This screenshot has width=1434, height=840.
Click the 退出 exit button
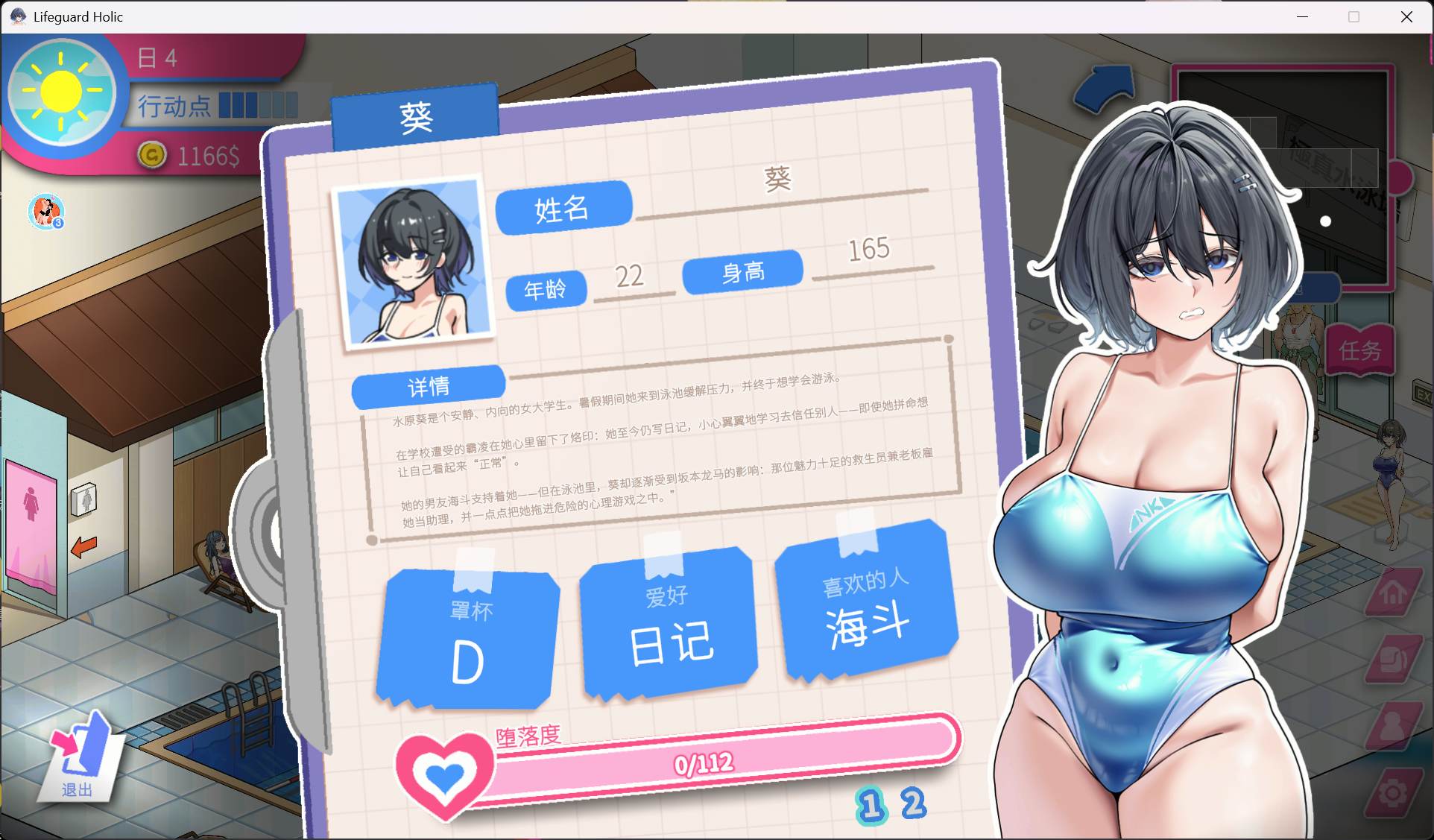click(x=81, y=755)
